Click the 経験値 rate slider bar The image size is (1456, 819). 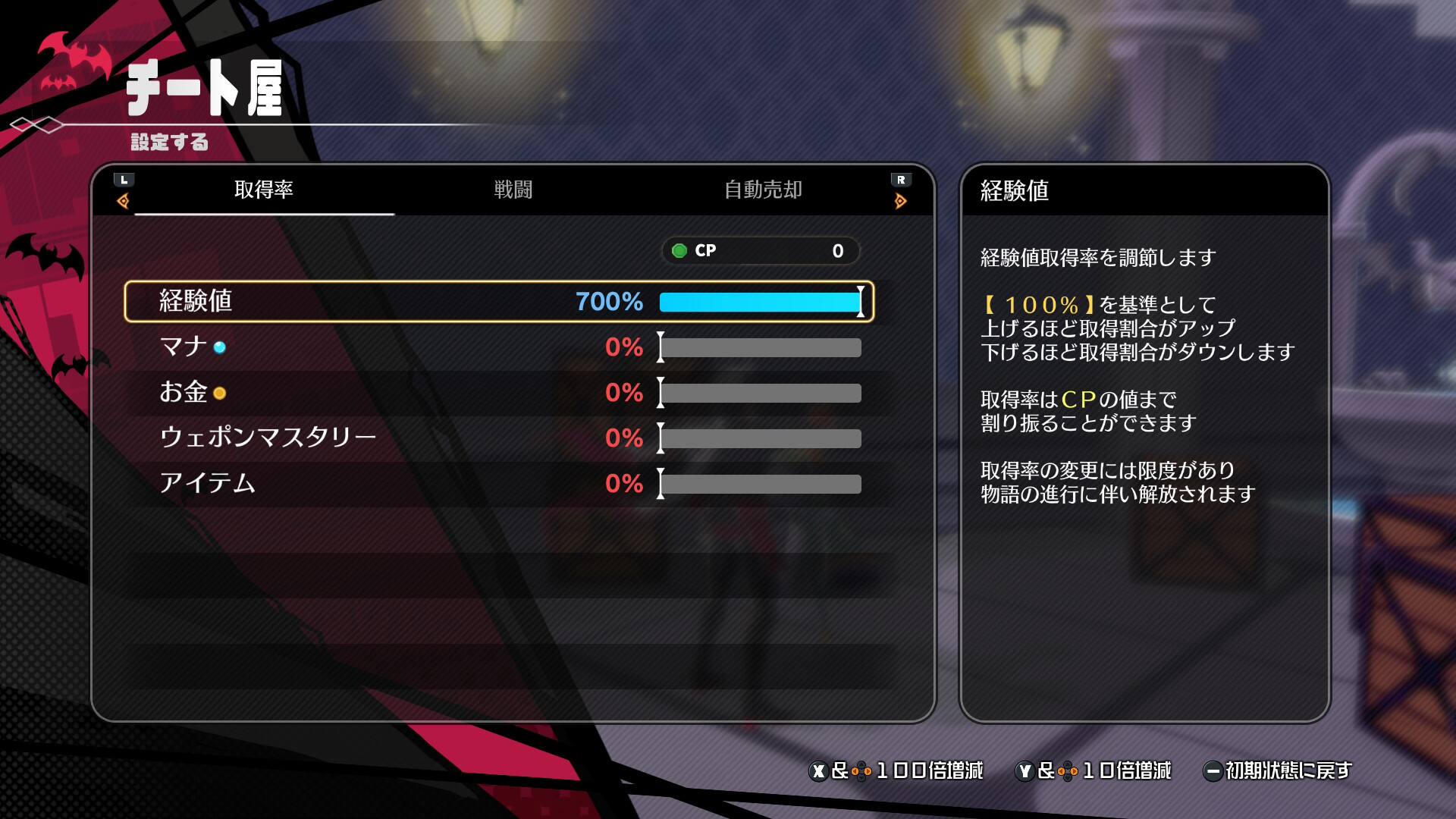[760, 303]
